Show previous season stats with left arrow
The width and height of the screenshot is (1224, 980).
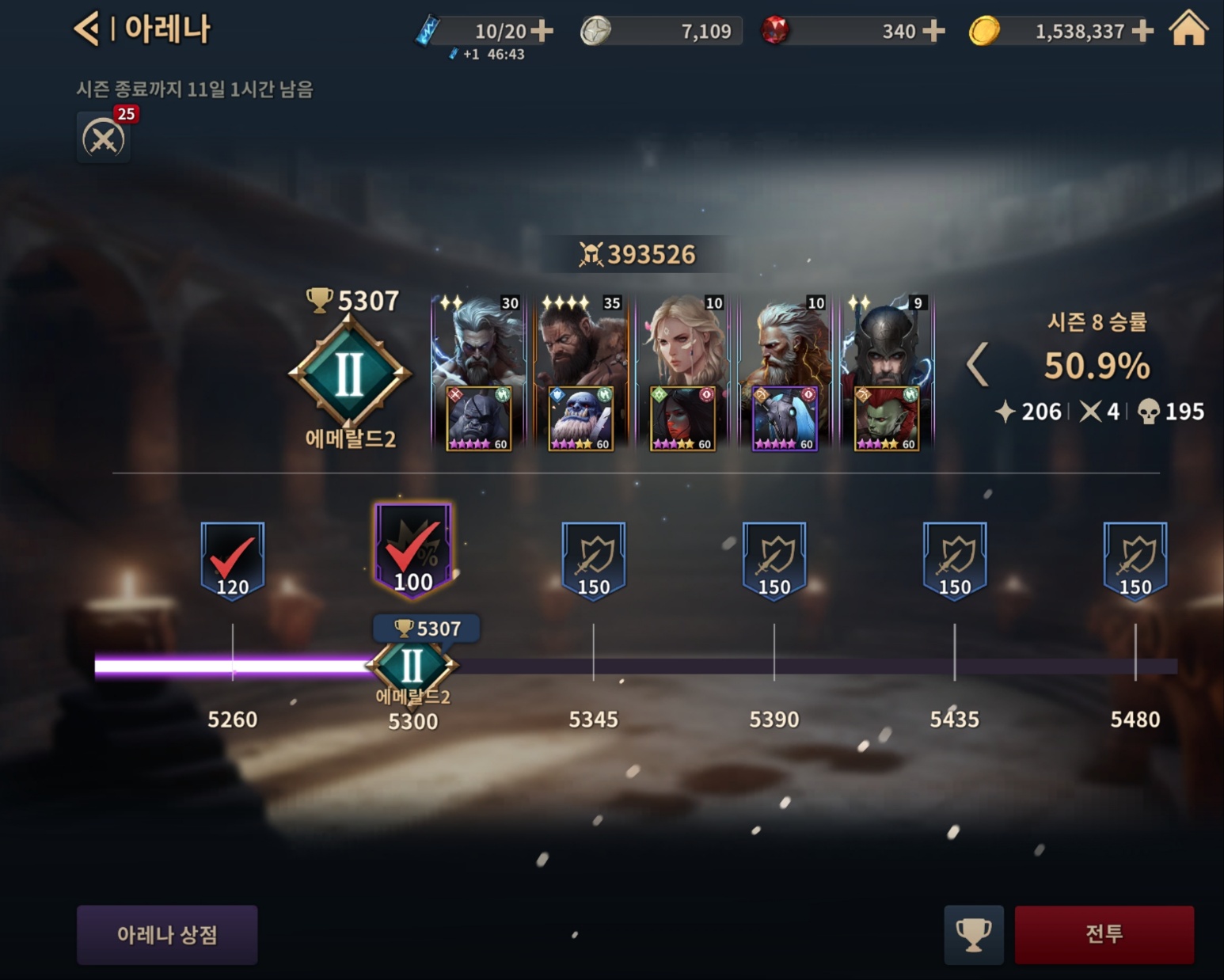click(978, 365)
